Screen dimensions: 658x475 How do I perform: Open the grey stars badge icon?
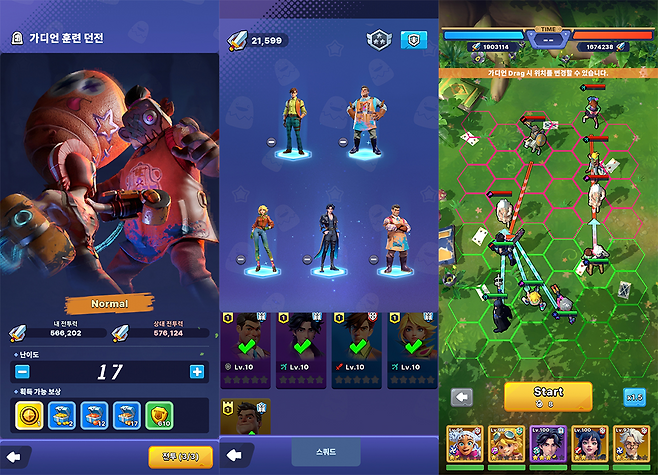click(377, 40)
